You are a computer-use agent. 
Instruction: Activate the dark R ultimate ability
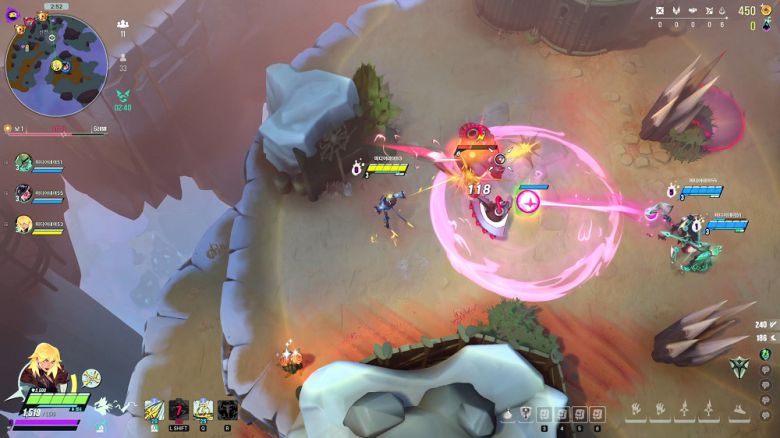pyautogui.click(x=227, y=409)
